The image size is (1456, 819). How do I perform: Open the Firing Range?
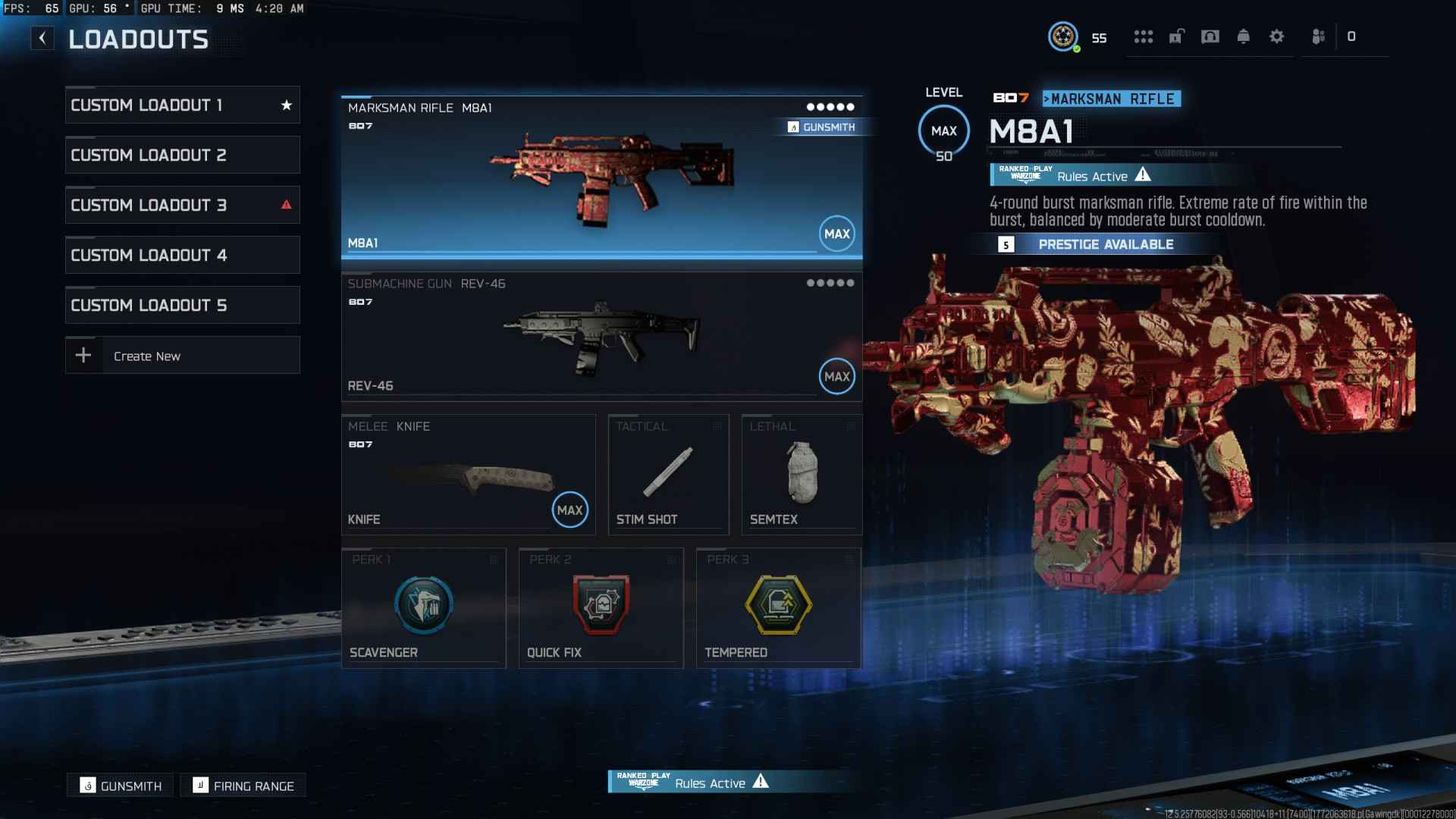coord(243,786)
